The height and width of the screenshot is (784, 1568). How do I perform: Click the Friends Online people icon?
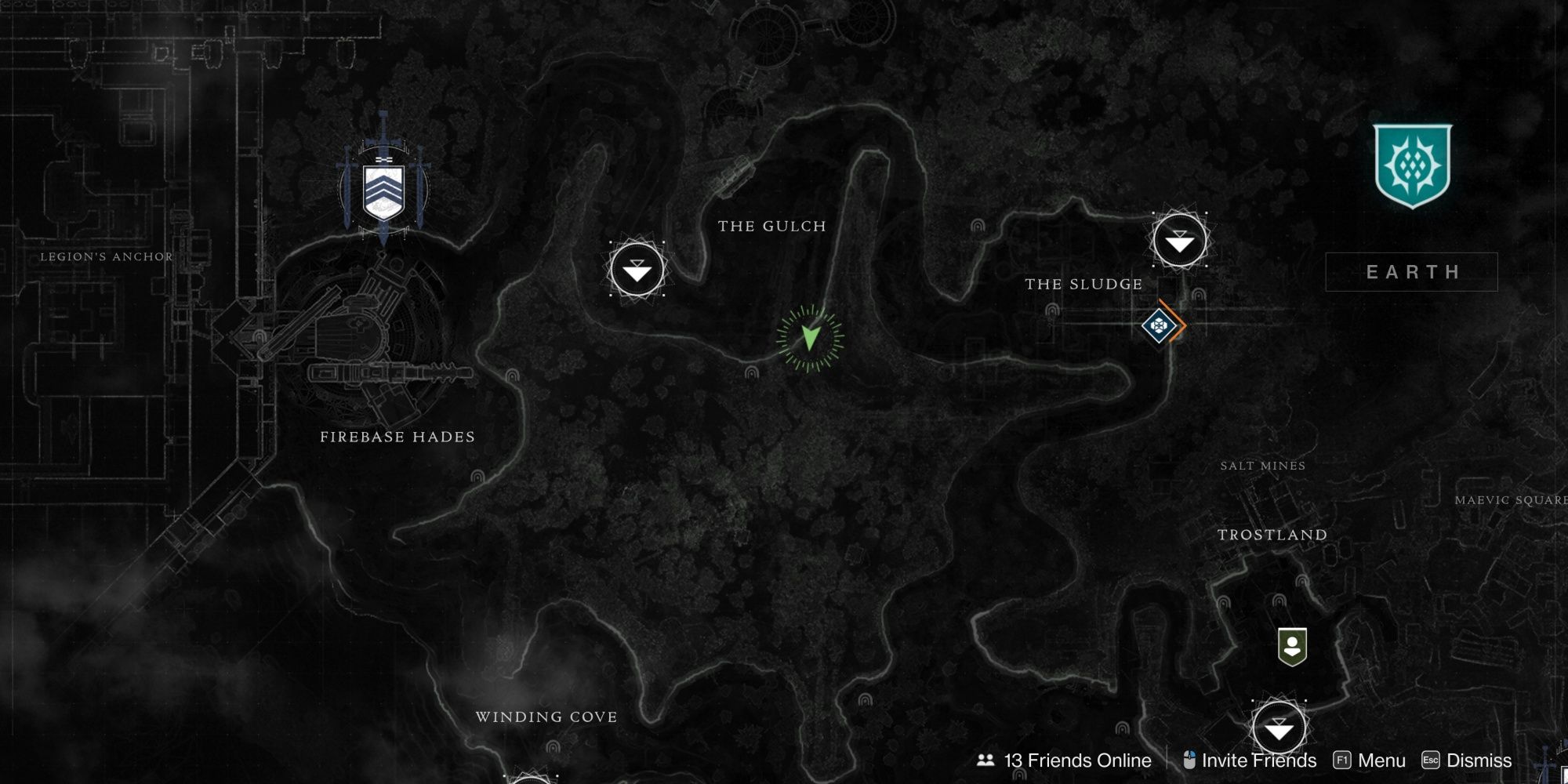tap(985, 759)
